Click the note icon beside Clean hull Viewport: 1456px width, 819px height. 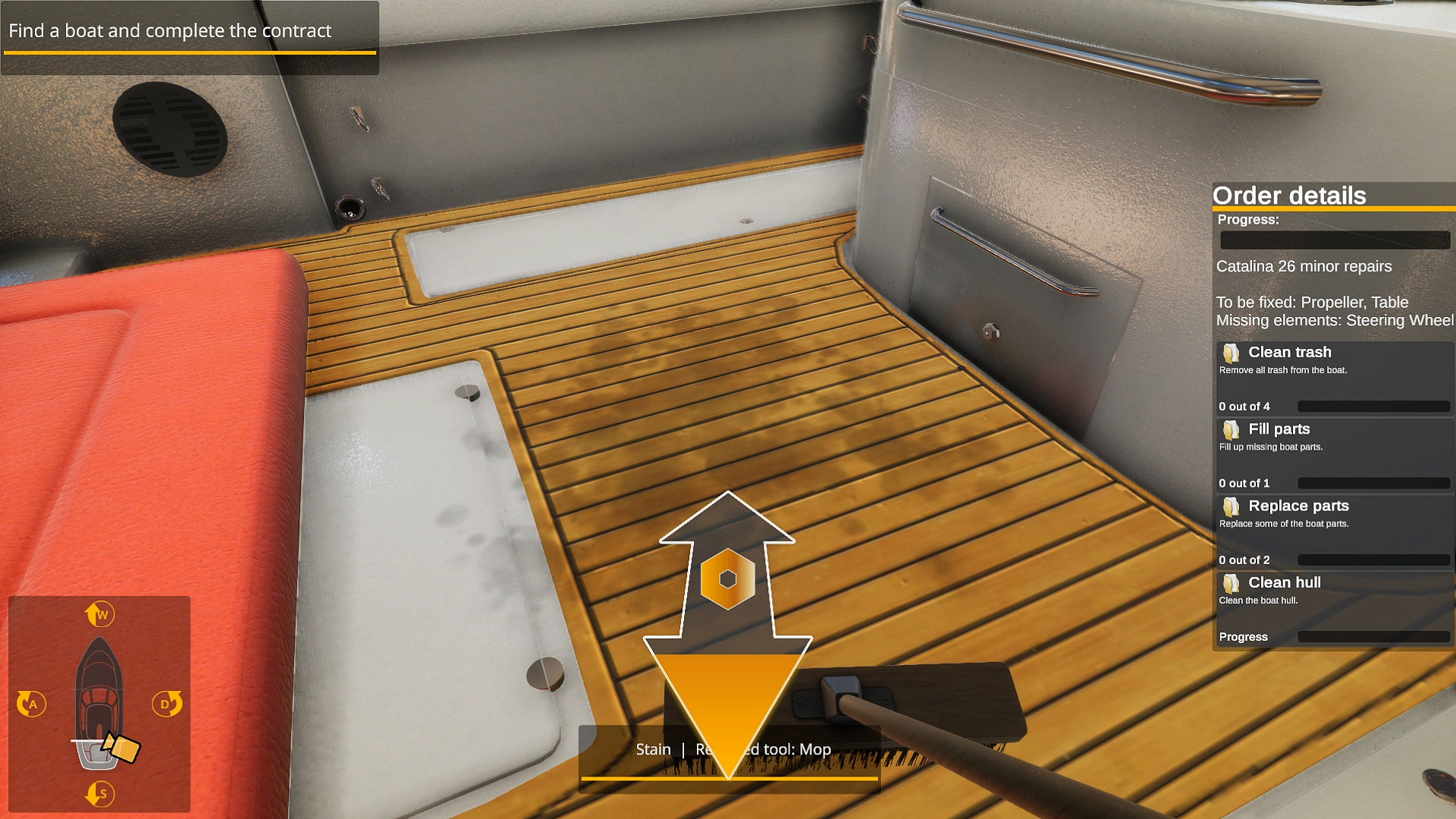tap(1232, 583)
